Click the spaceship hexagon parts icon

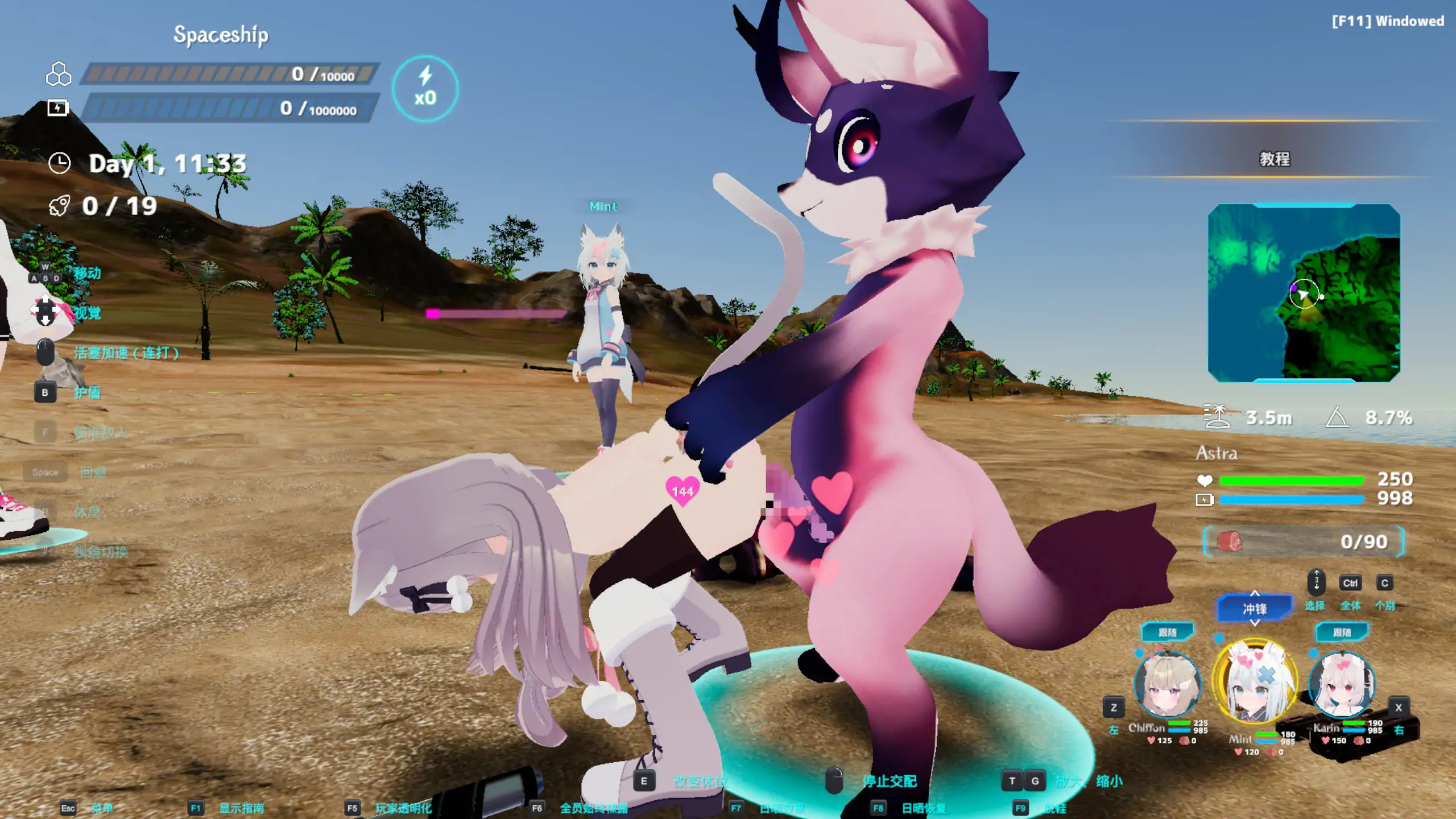coord(59,73)
